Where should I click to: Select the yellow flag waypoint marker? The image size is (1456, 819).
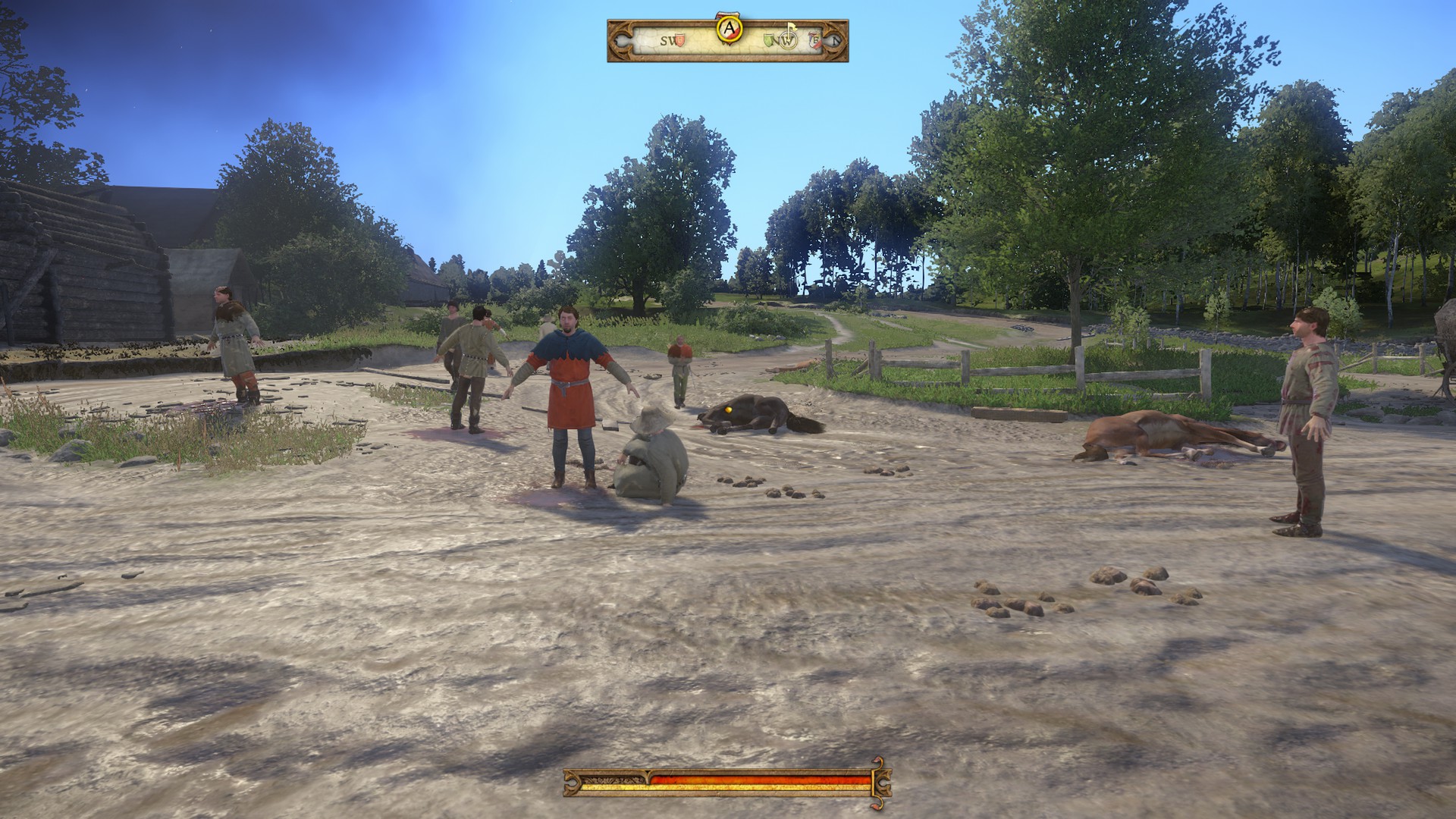791,29
